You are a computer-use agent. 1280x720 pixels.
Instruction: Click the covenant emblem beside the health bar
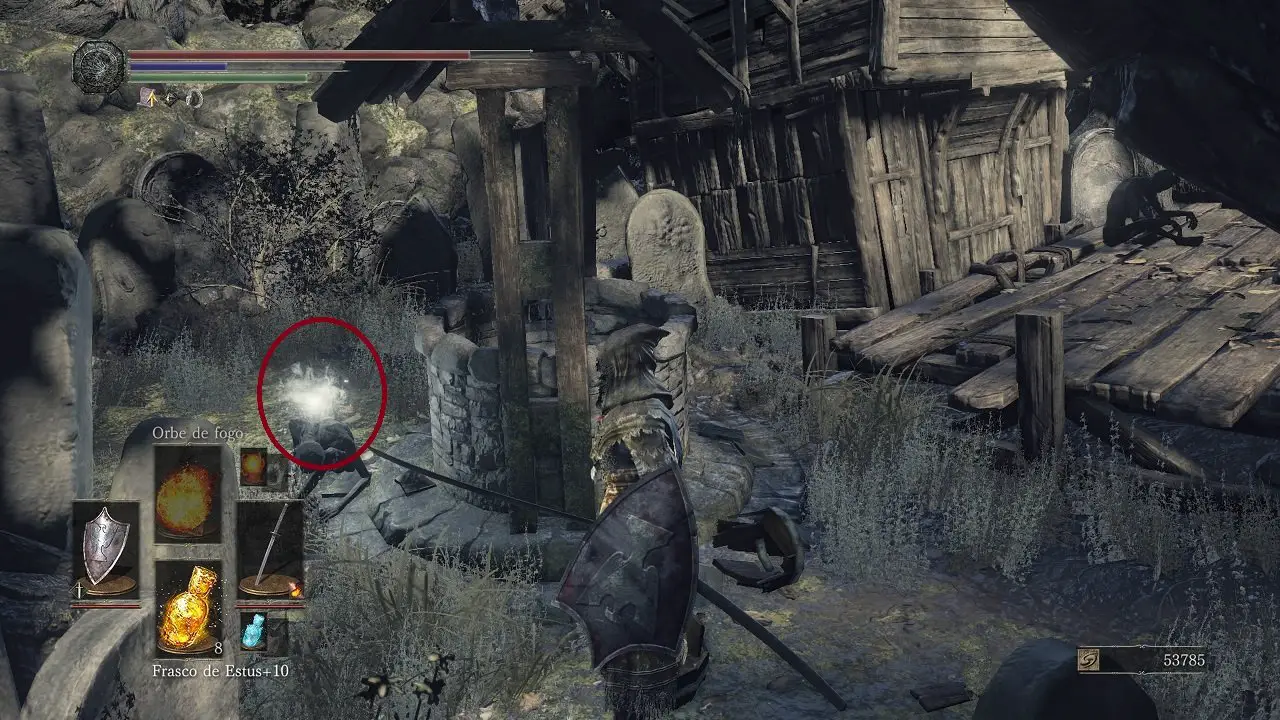[x=99, y=67]
